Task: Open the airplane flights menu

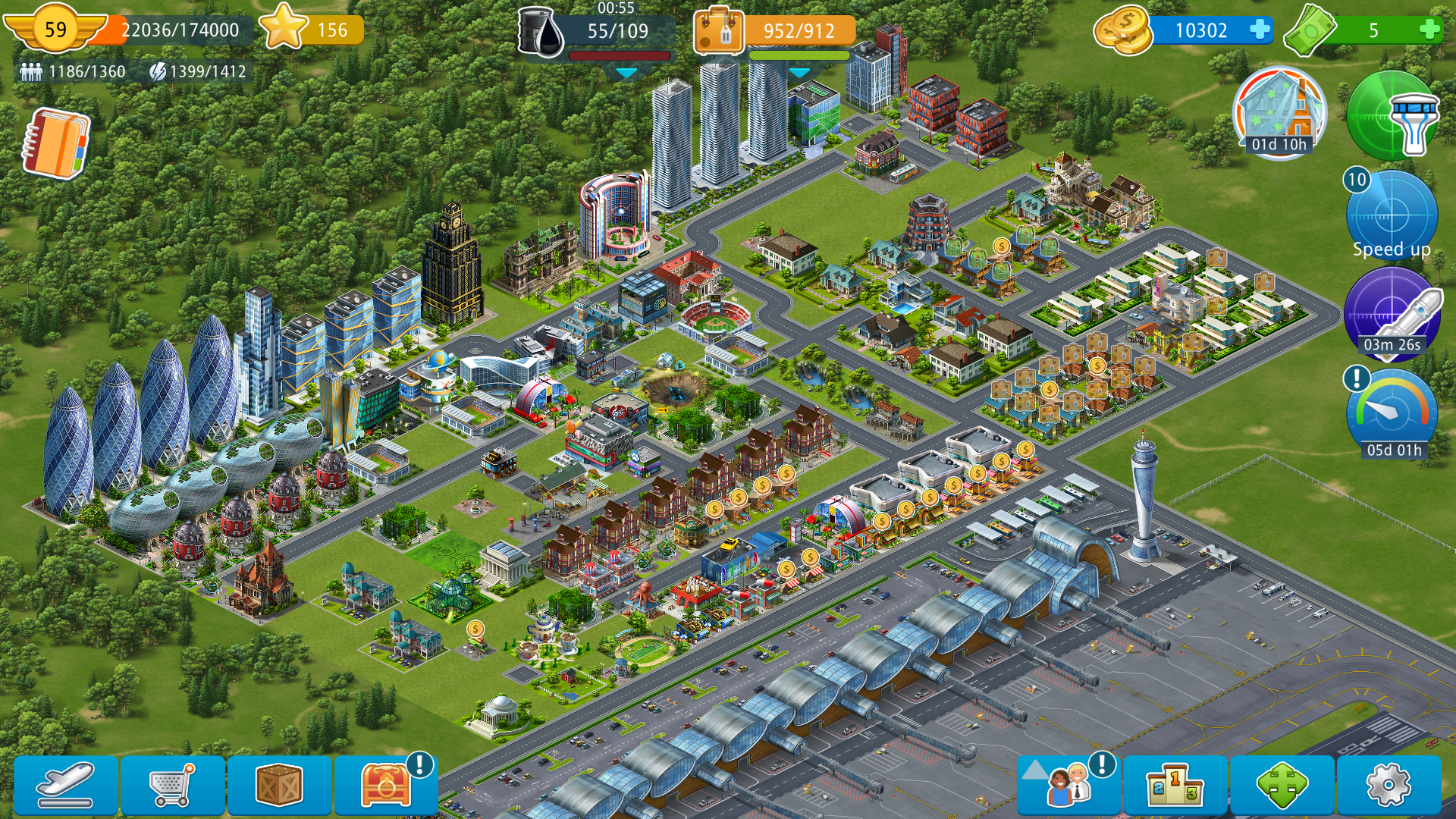Action: [x=66, y=785]
